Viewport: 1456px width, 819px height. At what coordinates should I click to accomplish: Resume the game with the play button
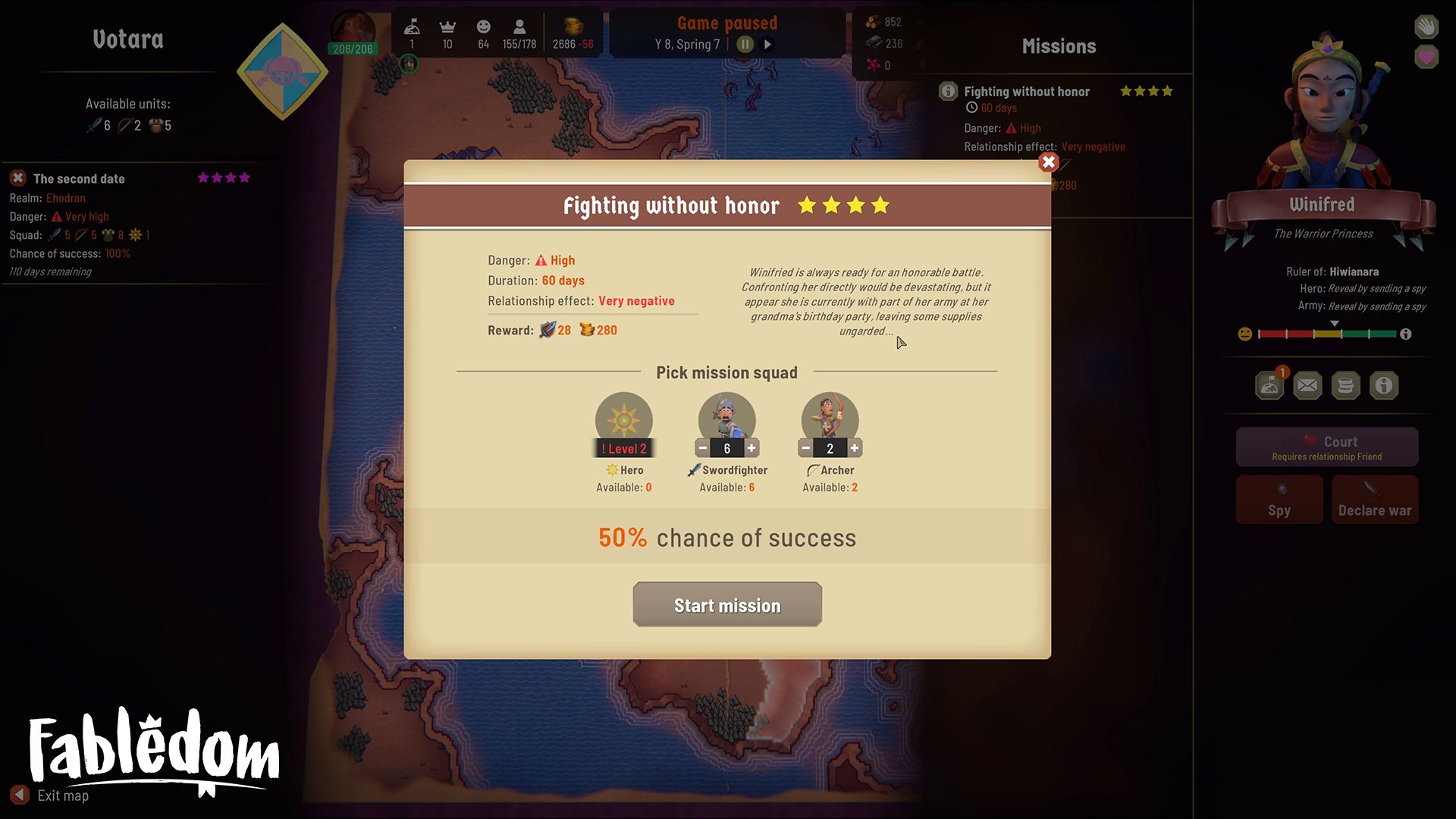pos(767,44)
